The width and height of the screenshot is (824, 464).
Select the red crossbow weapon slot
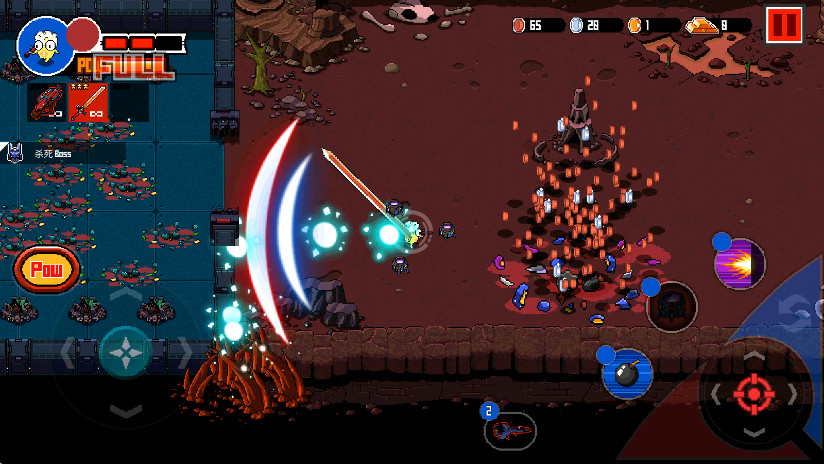47,101
